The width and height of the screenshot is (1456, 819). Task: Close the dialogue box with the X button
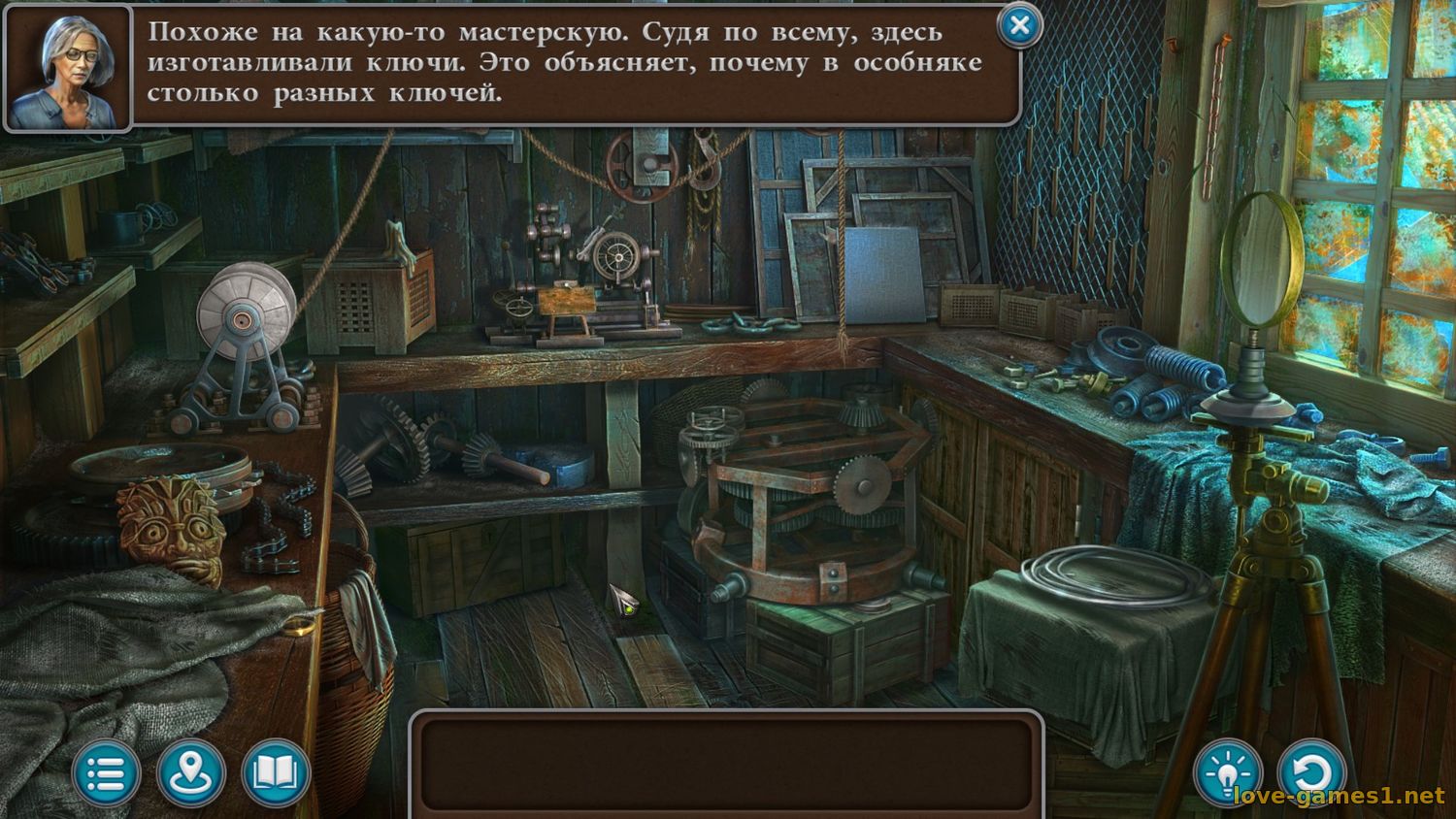tap(1019, 26)
